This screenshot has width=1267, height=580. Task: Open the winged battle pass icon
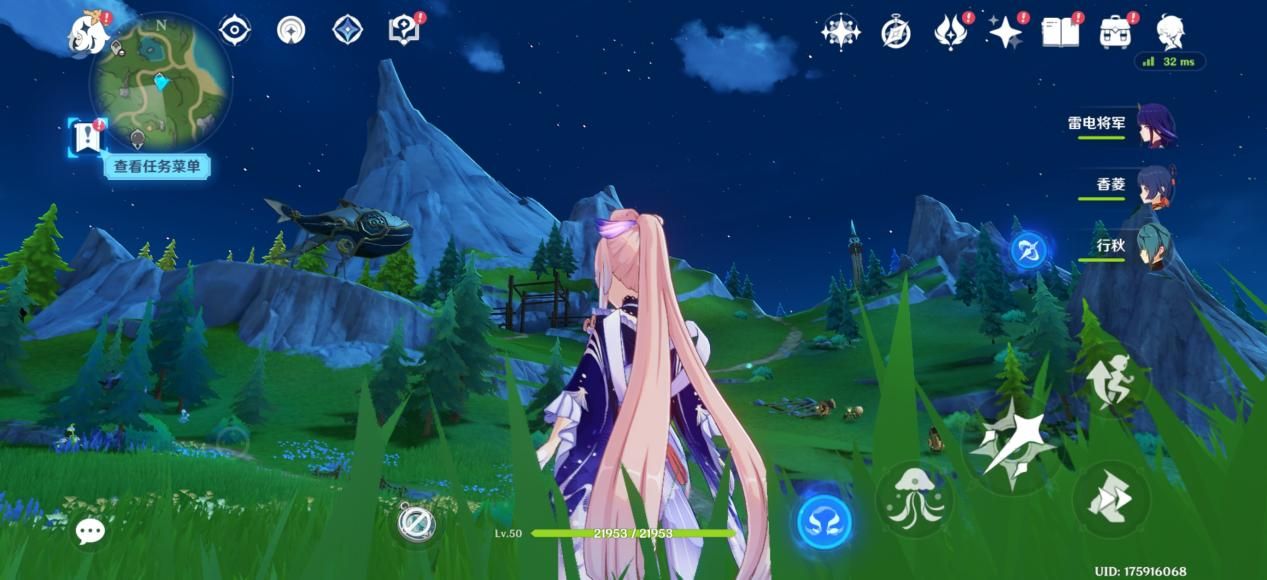pyautogui.click(x=950, y=33)
